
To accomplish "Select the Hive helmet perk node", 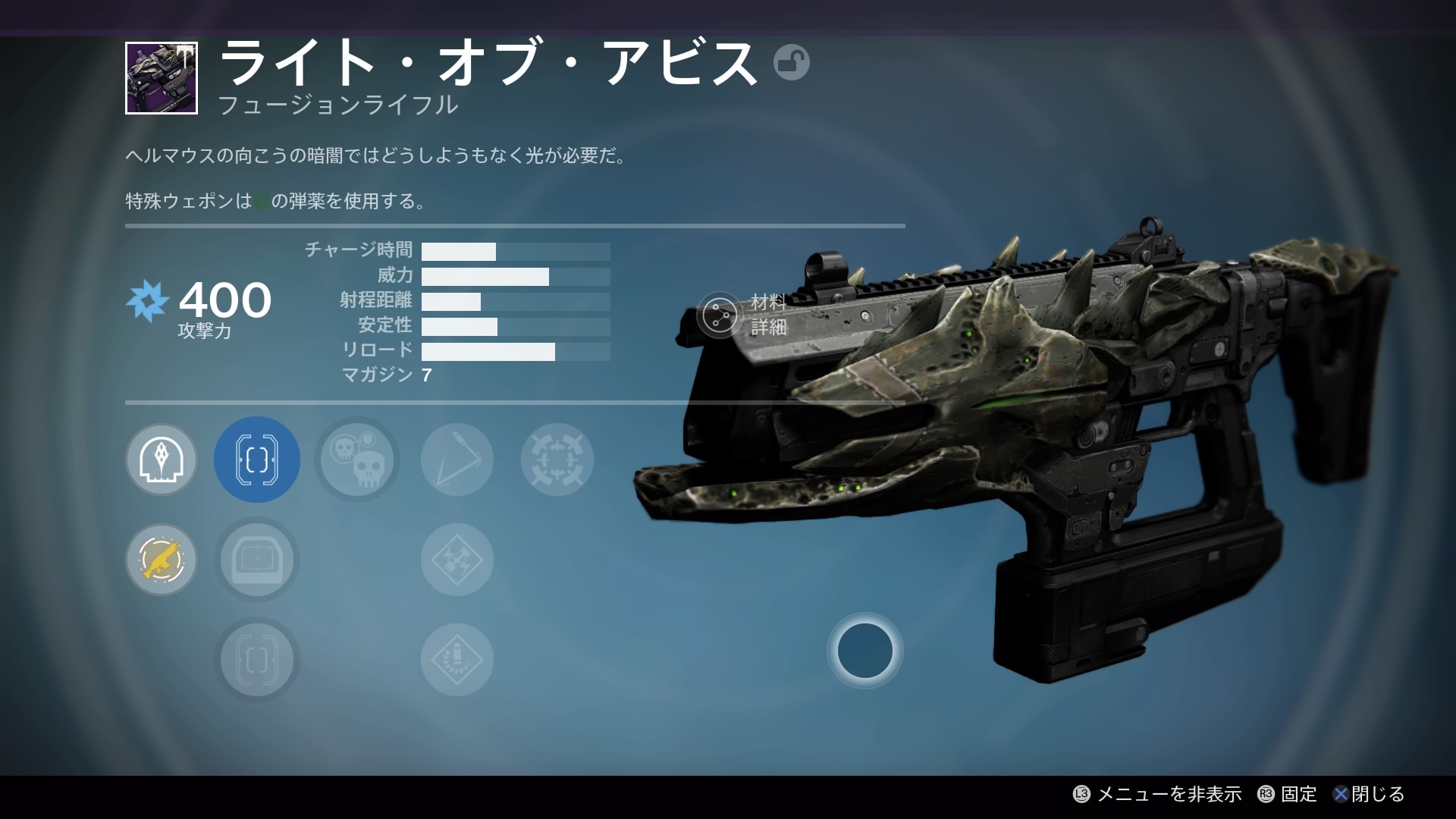I will coord(162,460).
